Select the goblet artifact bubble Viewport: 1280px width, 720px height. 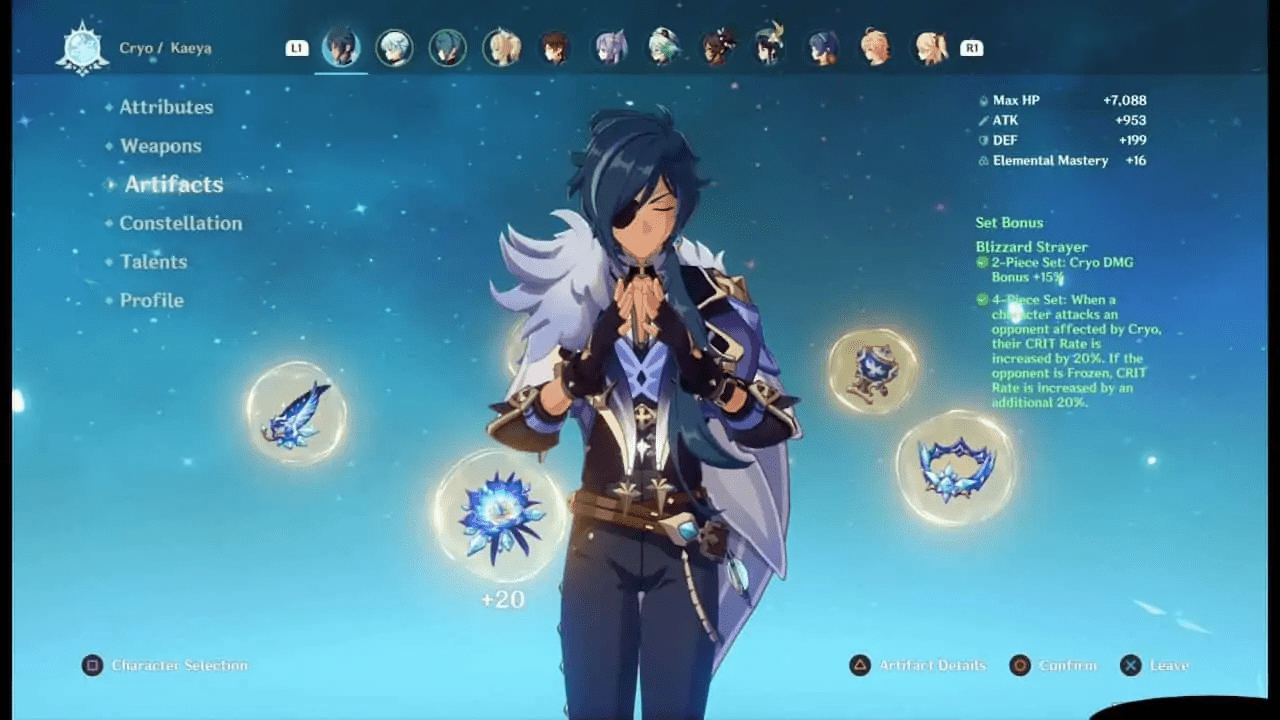point(872,371)
